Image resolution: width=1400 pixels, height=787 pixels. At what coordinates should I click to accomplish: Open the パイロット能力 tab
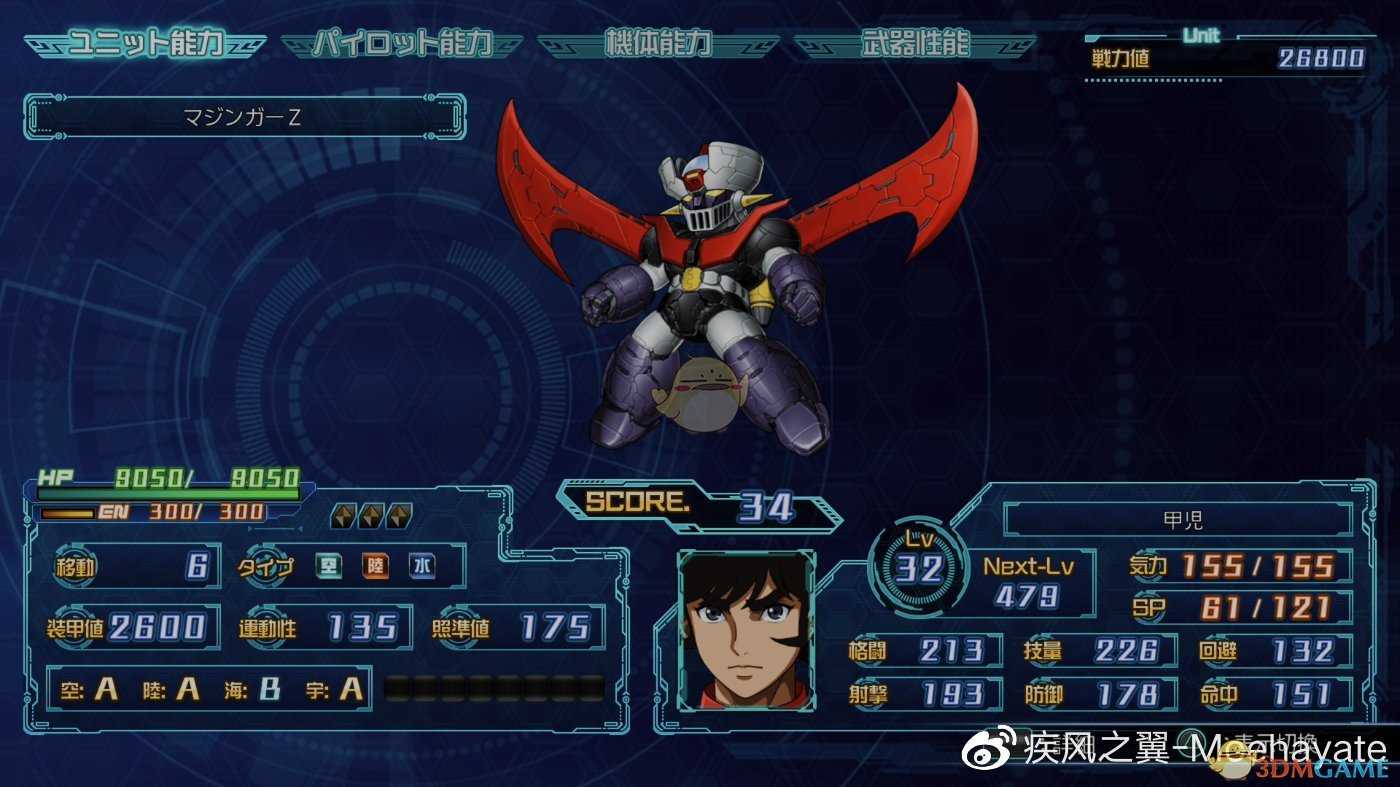click(x=402, y=45)
